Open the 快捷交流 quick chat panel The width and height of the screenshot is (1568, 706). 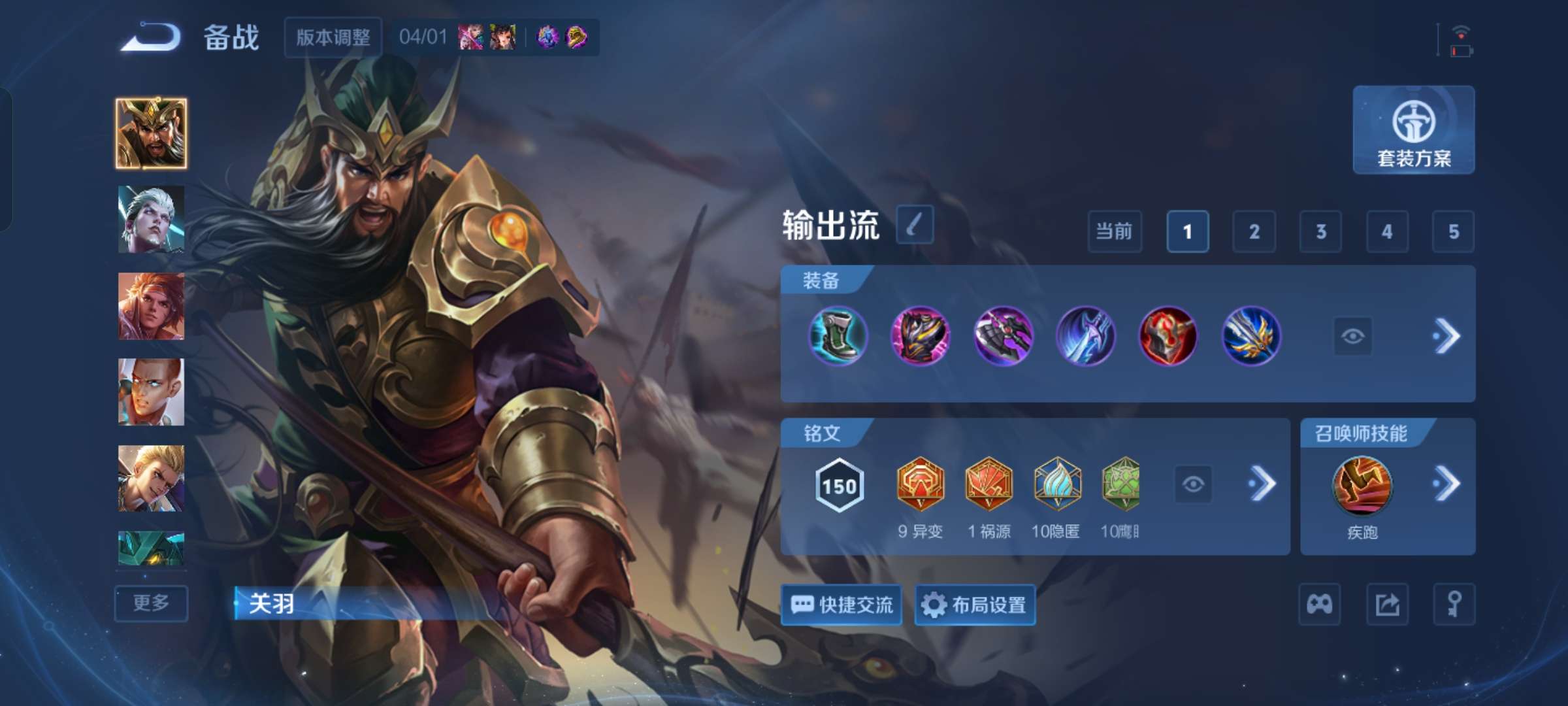(x=841, y=605)
